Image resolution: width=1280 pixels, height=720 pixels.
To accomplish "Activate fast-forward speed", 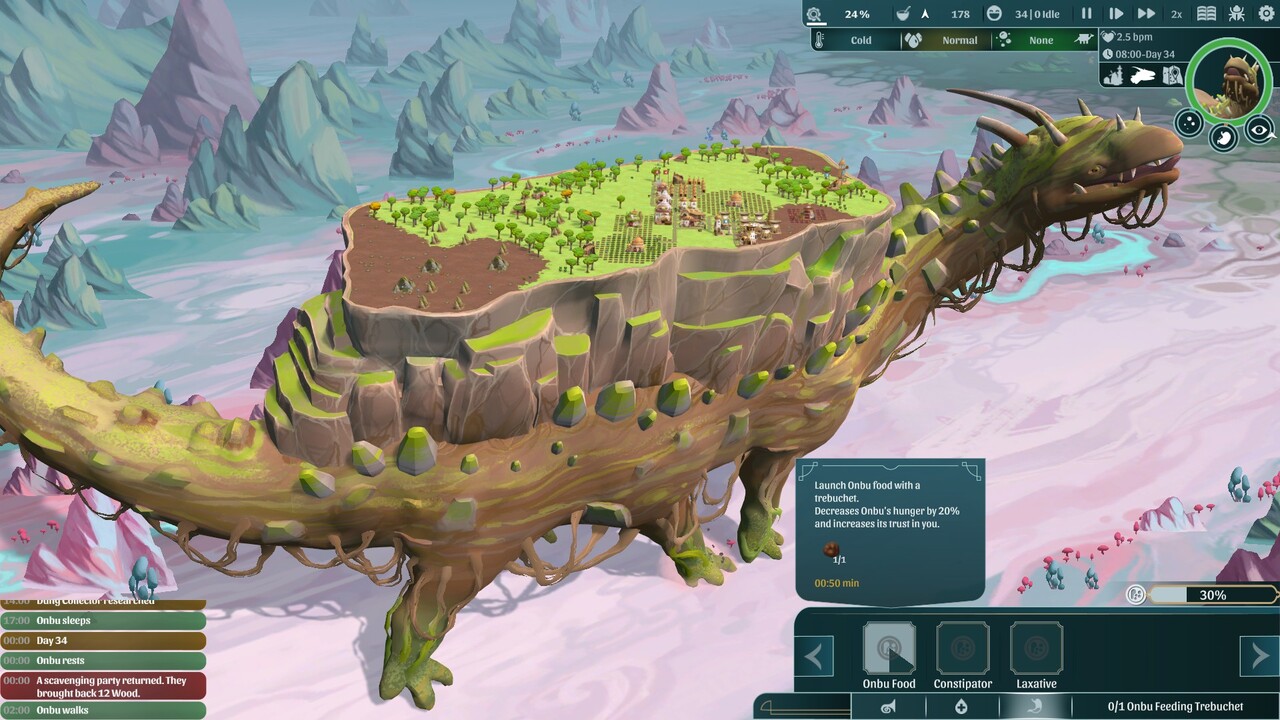I will point(1146,14).
